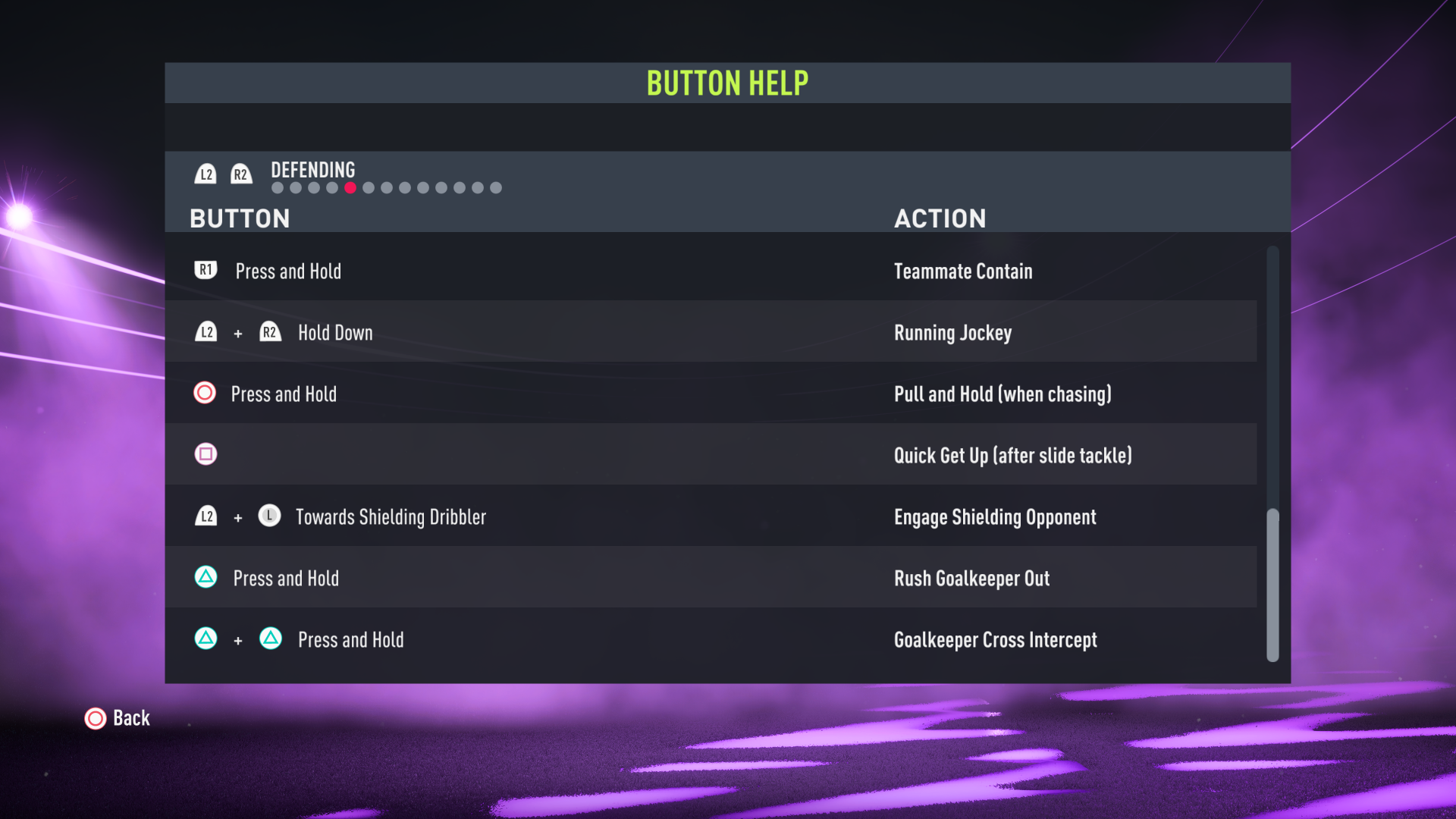This screenshot has width=1456, height=819.
Task: Click the R2 icon beside DEFENDING header
Action: 241,174
